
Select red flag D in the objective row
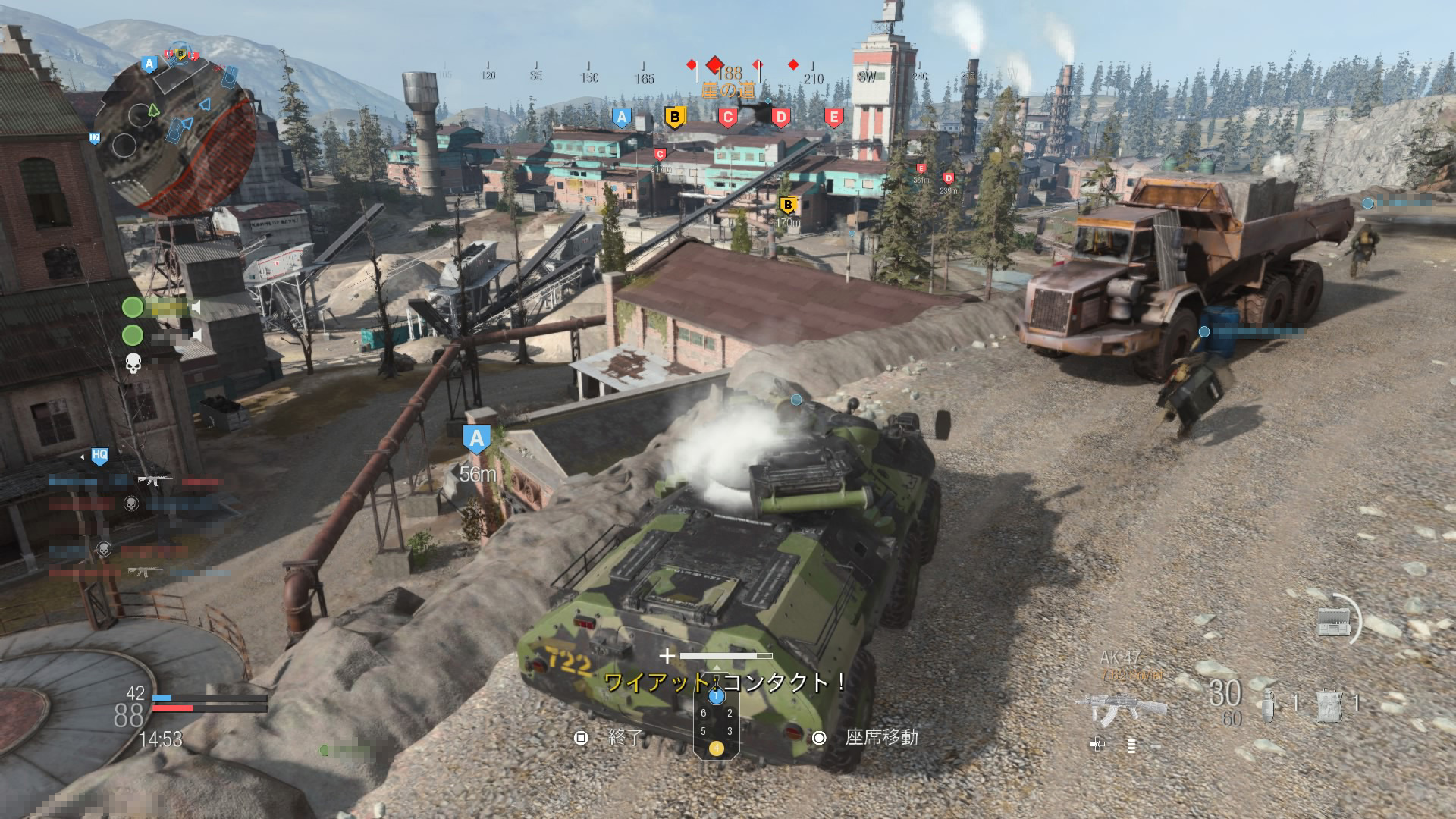pos(780,117)
